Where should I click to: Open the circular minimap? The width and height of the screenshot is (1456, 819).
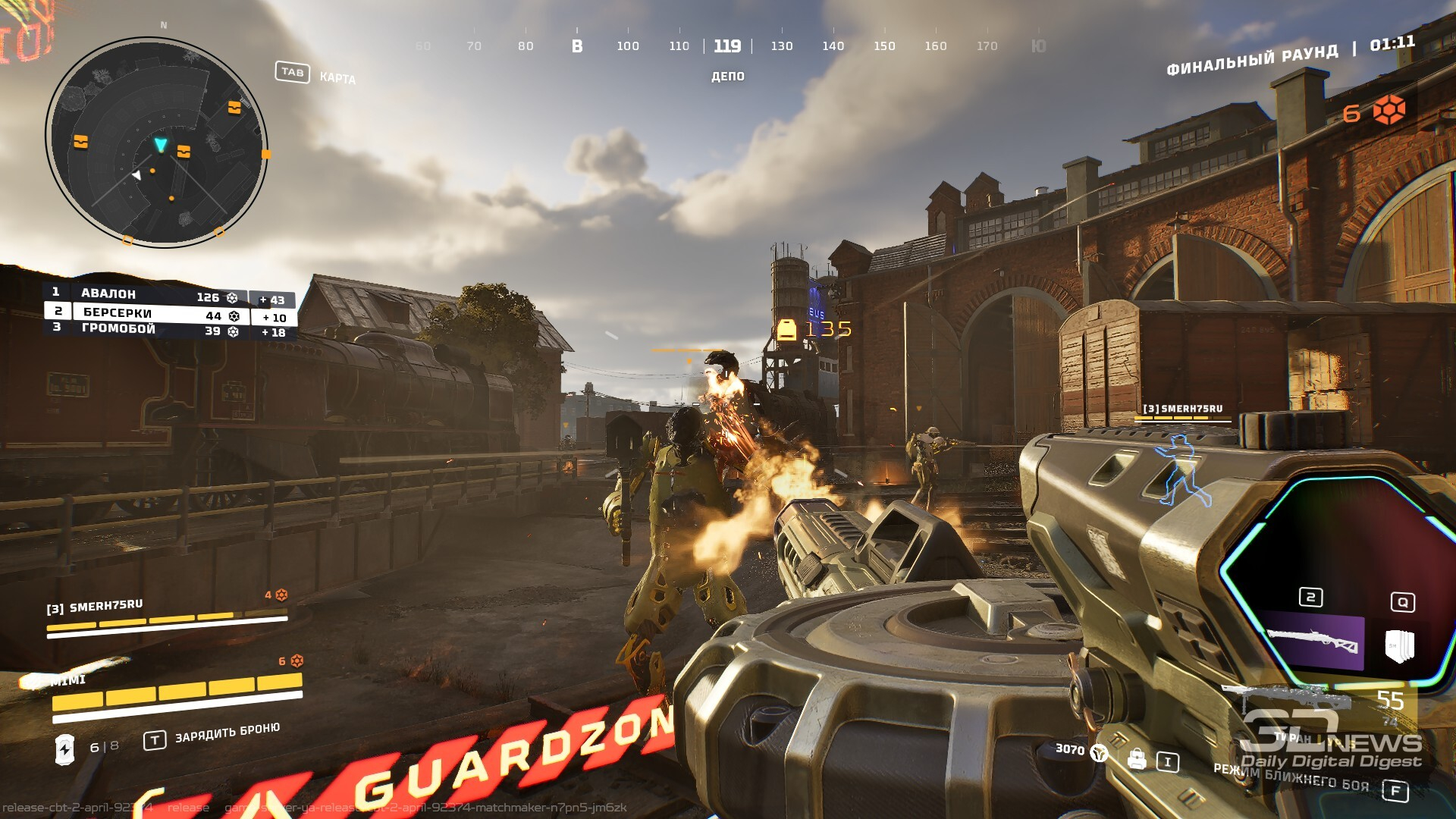pos(157,142)
